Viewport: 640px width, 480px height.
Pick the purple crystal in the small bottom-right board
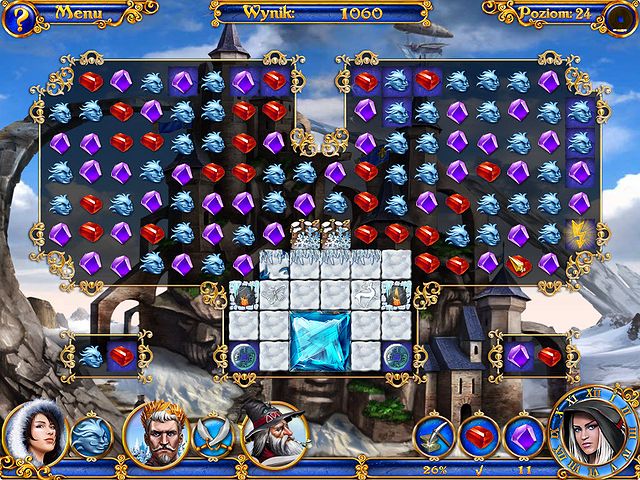tap(518, 355)
